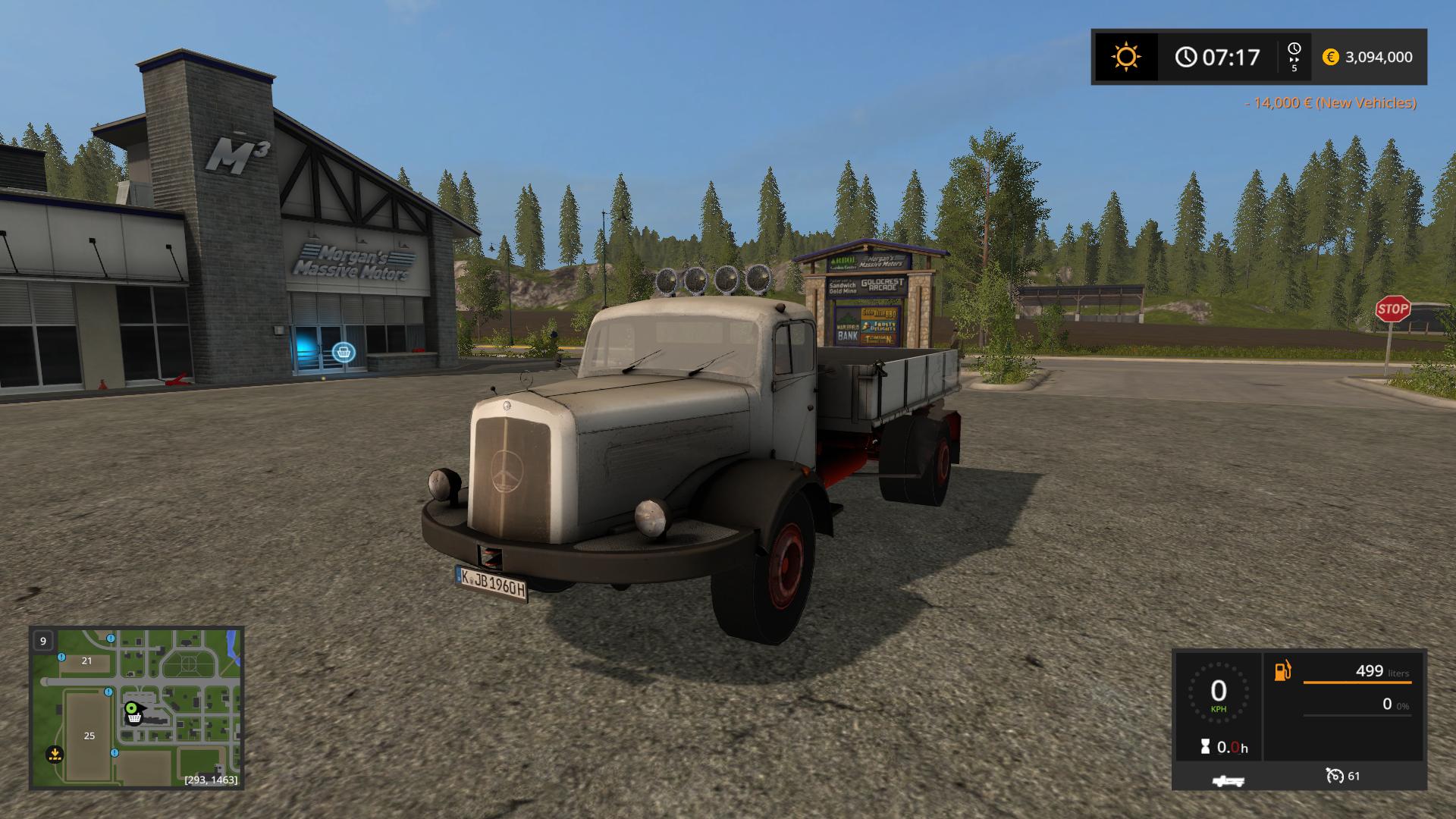The width and height of the screenshot is (1456, 819).
Task: Click the blue info marker above field 21
Action: (x=61, y=657)
